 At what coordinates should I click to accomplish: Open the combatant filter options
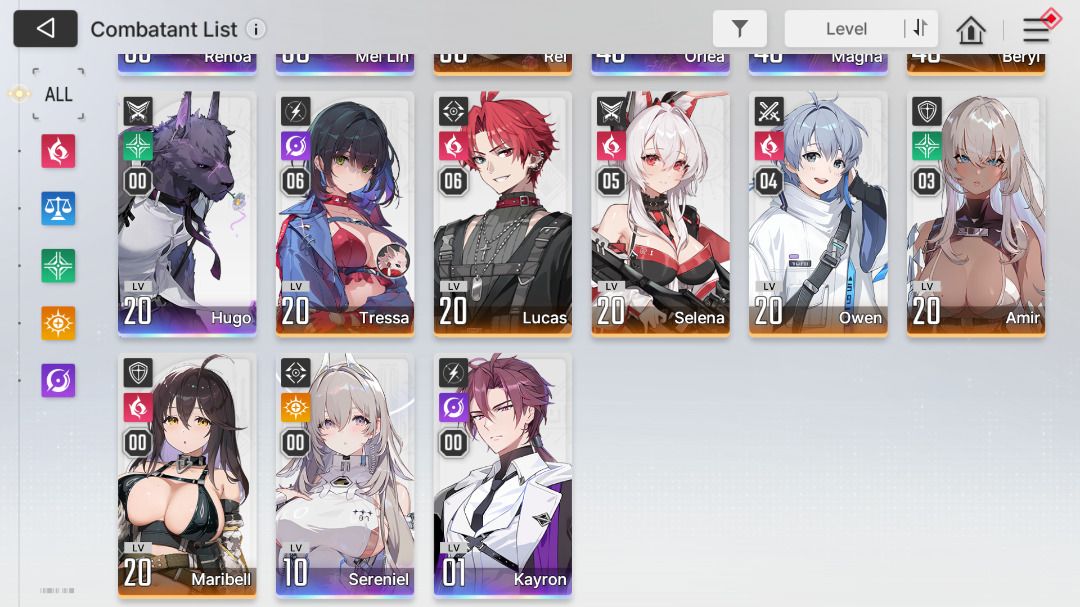tap(740, 29)
